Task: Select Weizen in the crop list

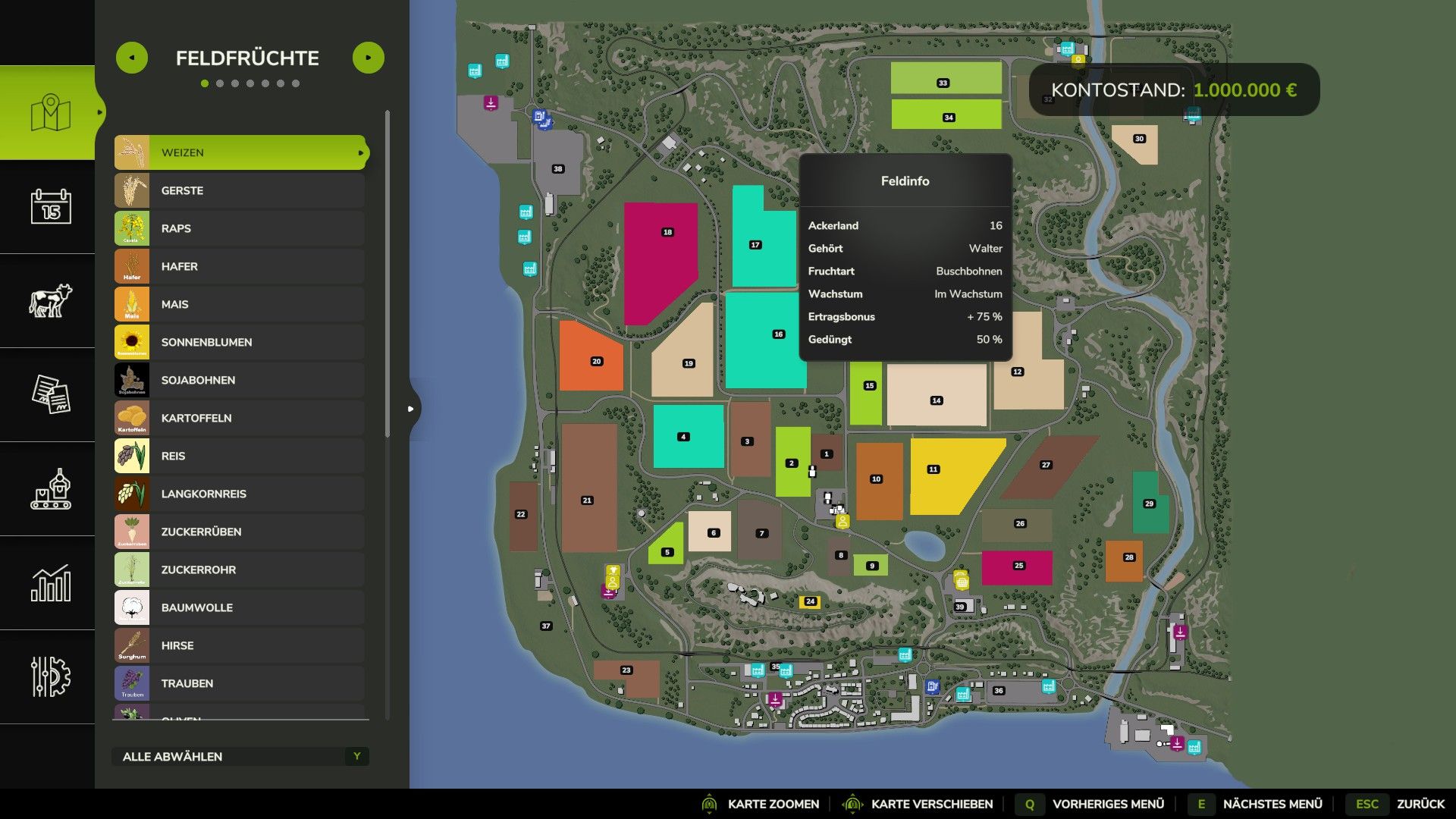Action: pos(240,152)
